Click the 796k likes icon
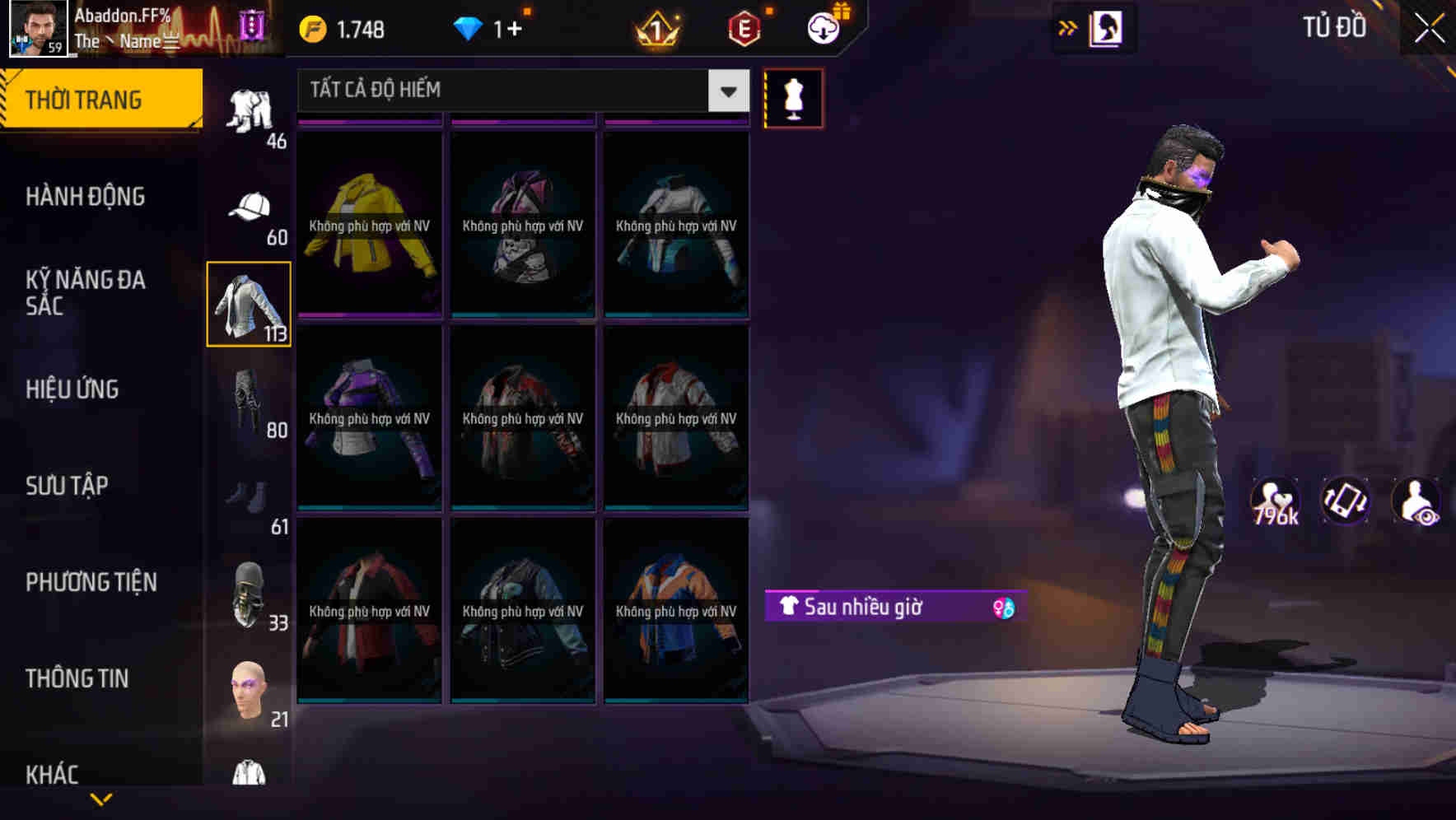The width and height of the screenshot is (1456, 820). (1273, 501)
